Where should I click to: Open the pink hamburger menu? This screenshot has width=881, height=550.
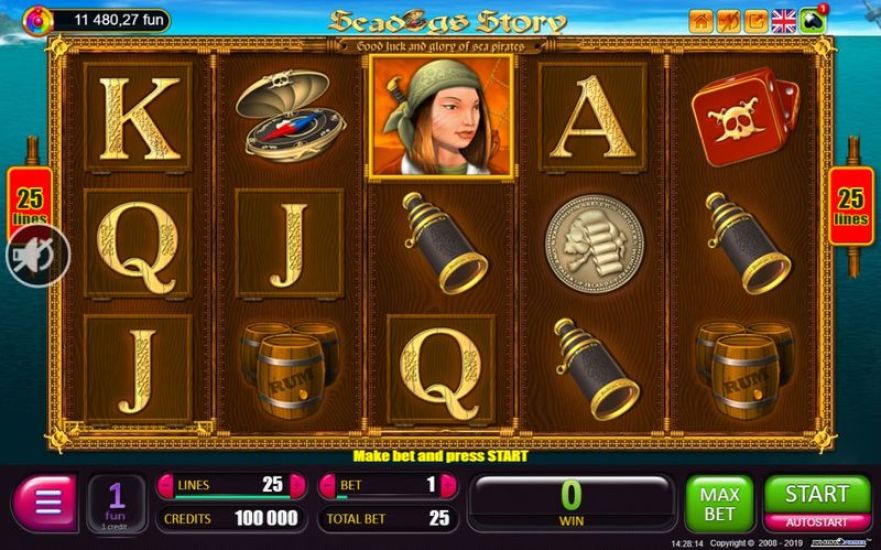click(43, 504)
